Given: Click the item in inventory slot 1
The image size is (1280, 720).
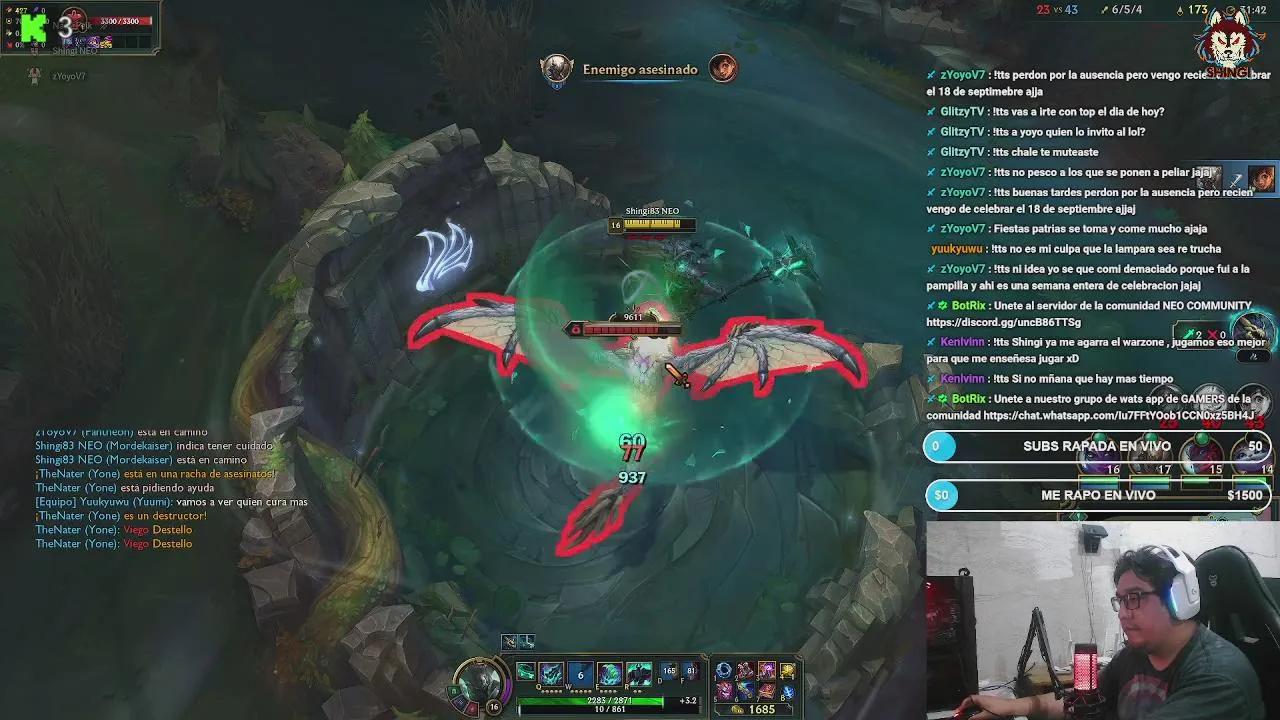Looking at the screenshot, I should click(723, 669).
